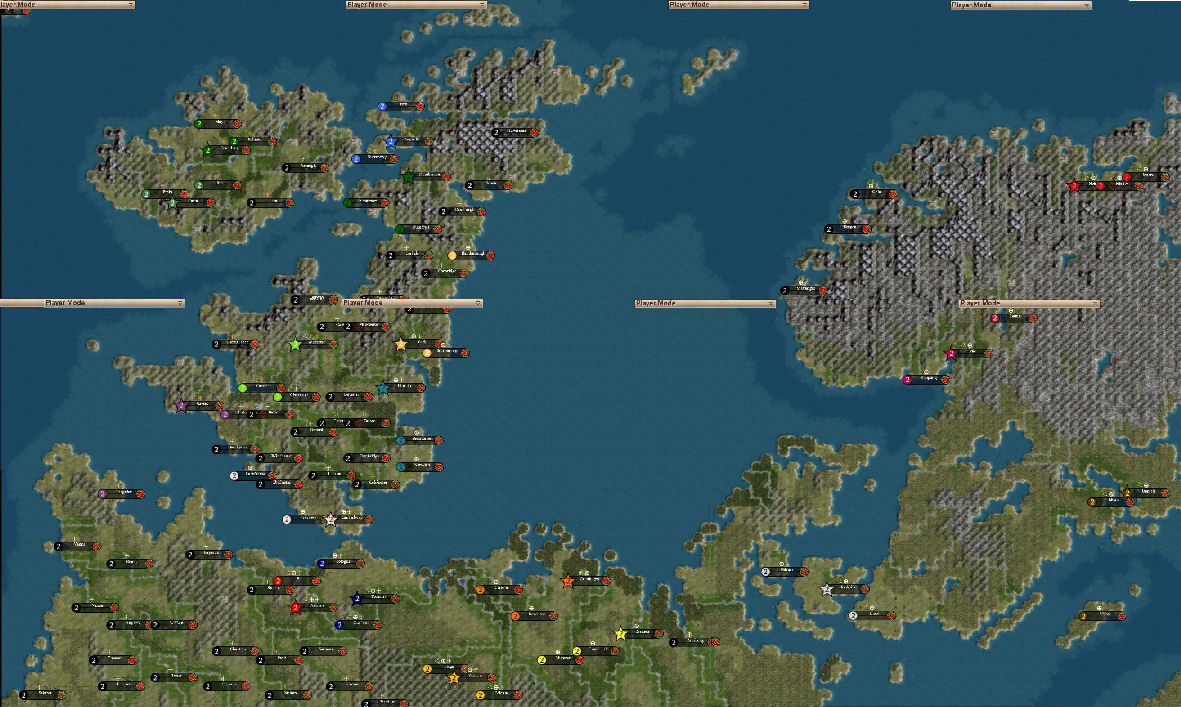1181x707 pixels.
Task: Open the light blue star capital banner
Action: (410, 142)
